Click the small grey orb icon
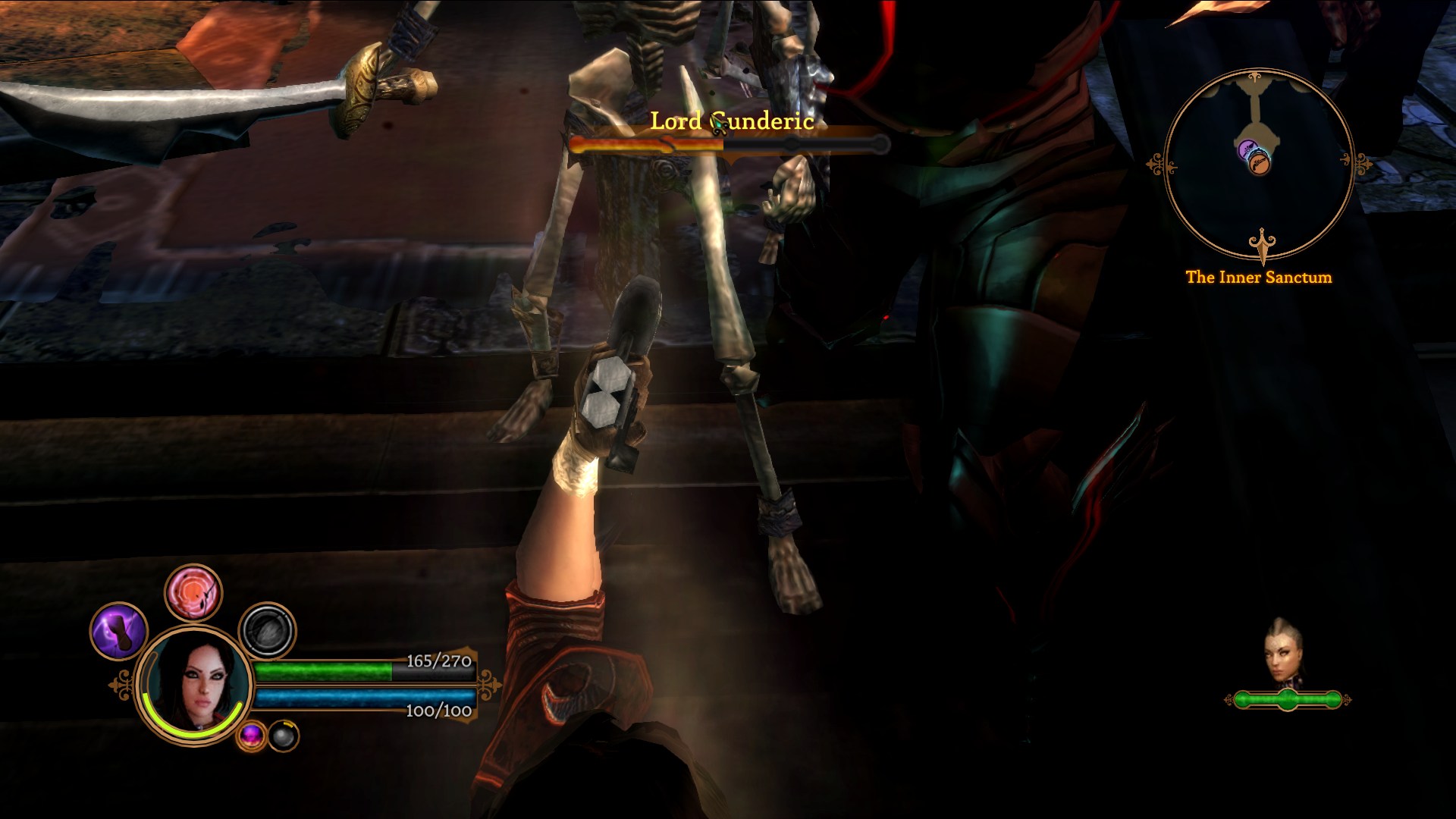The image size is (1456, 819). [x=284, y=736]
